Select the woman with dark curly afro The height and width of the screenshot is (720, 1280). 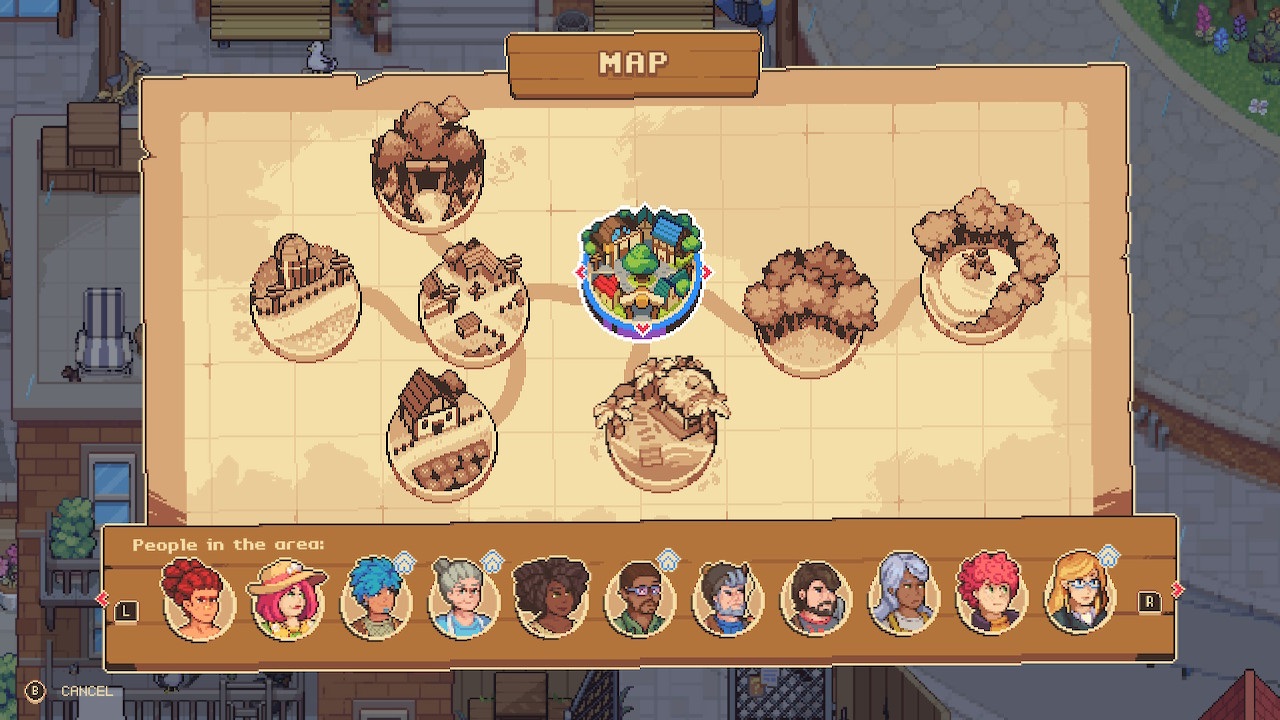(x=551, y=599)
